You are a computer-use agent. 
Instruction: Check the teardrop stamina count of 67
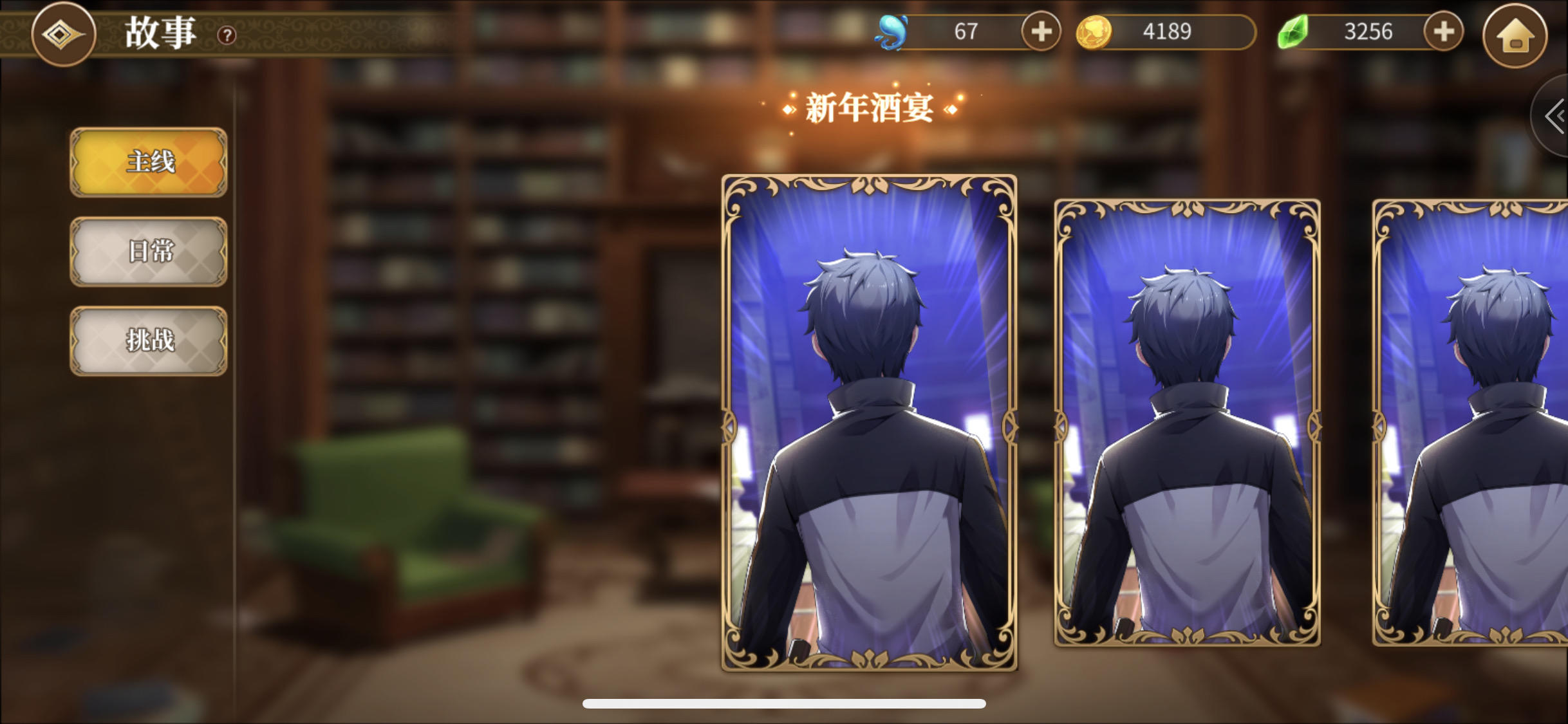[x=966, y=31]
